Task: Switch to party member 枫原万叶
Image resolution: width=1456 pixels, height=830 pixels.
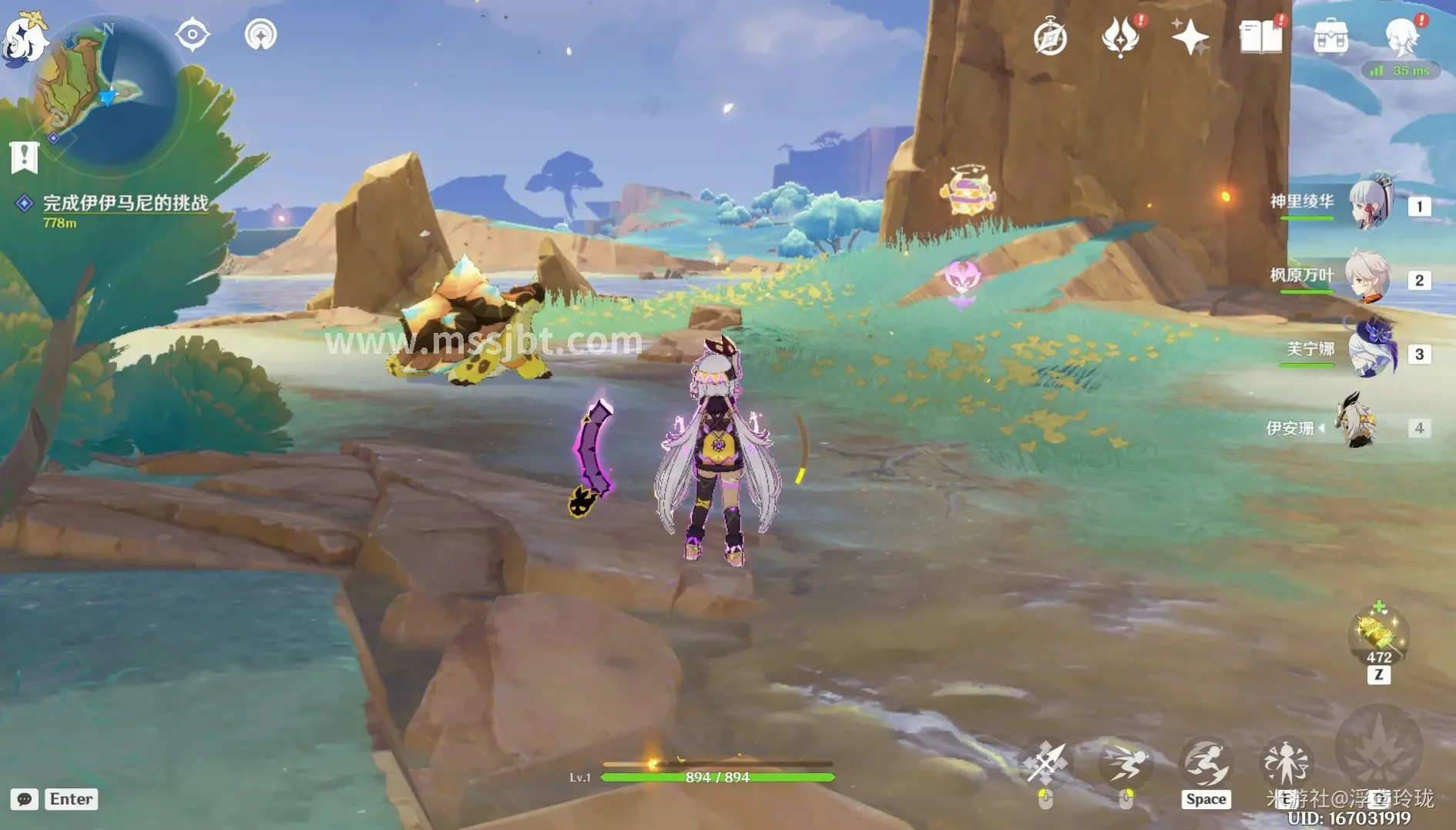Action: 1367,277
